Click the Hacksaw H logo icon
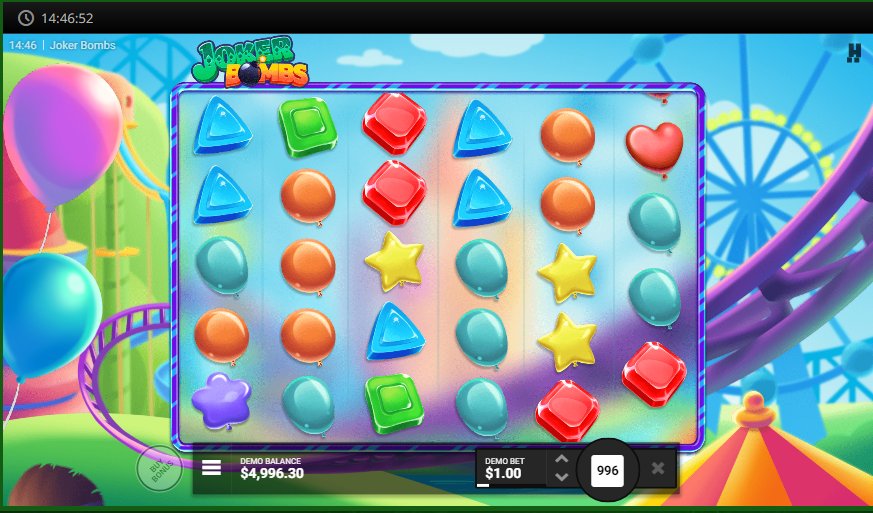Screen dimensions: 873x513 click(x=854, y=53)
